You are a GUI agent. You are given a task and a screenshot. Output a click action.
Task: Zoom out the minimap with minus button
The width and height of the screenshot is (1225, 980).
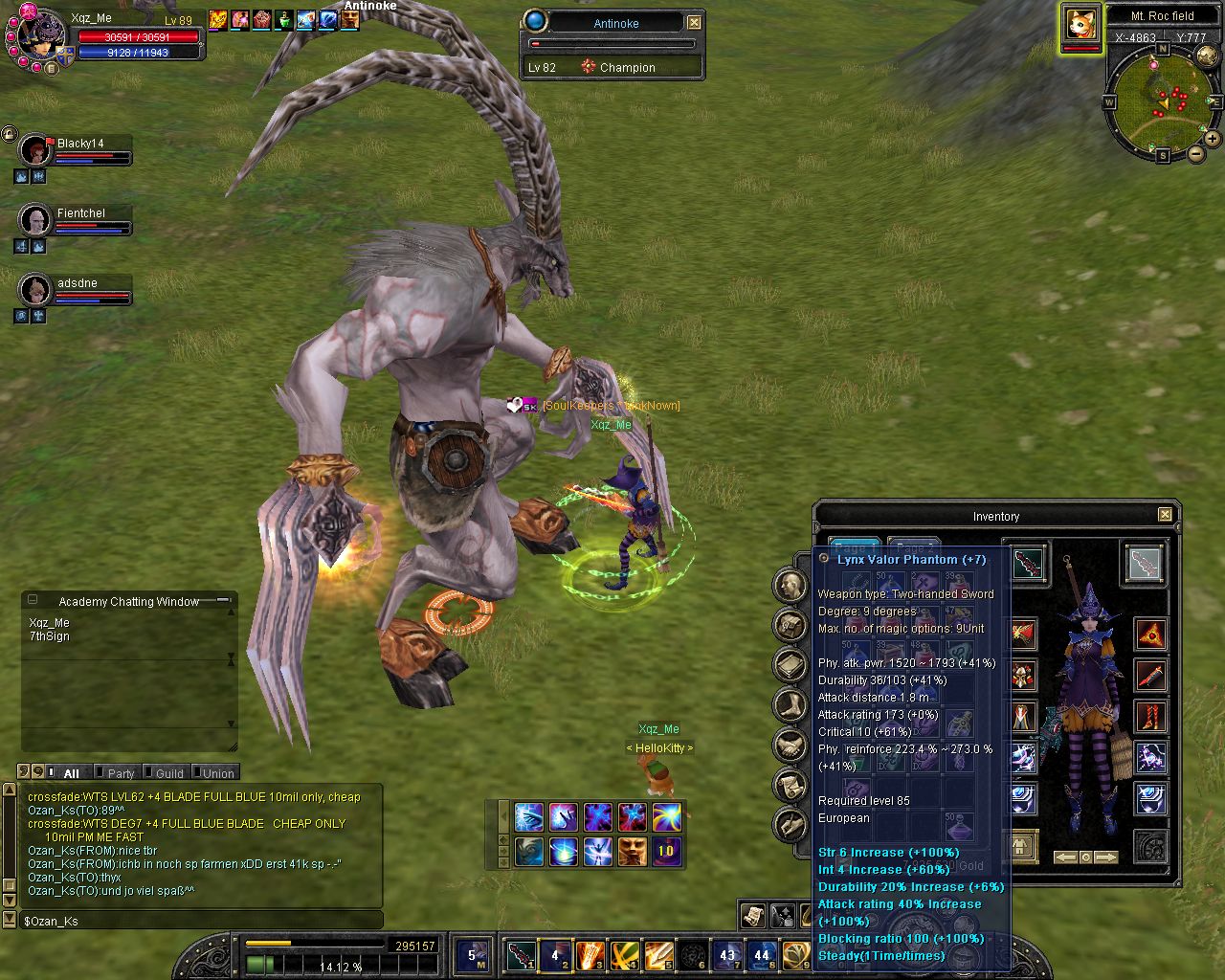point(1195,153)
